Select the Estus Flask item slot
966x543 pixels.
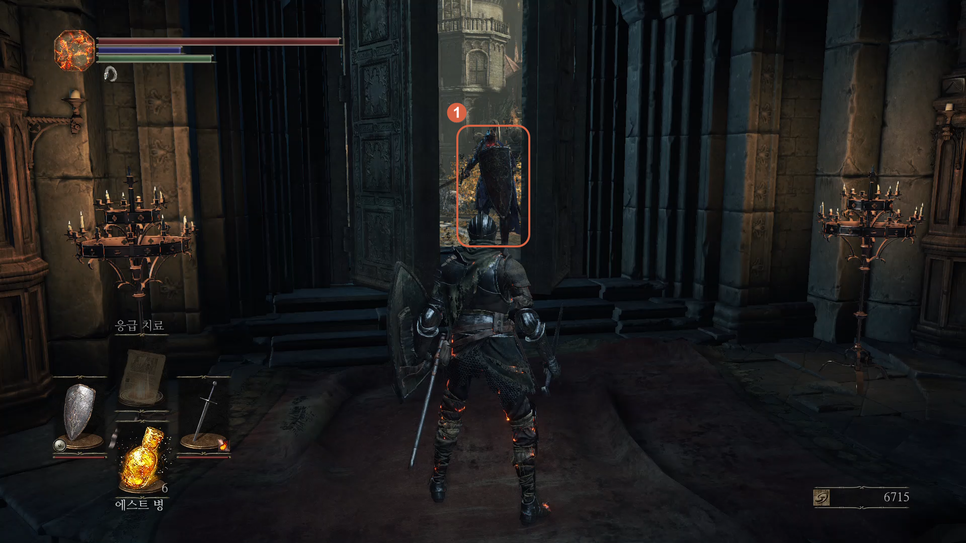pyautogui.click(x=142, y=462)
